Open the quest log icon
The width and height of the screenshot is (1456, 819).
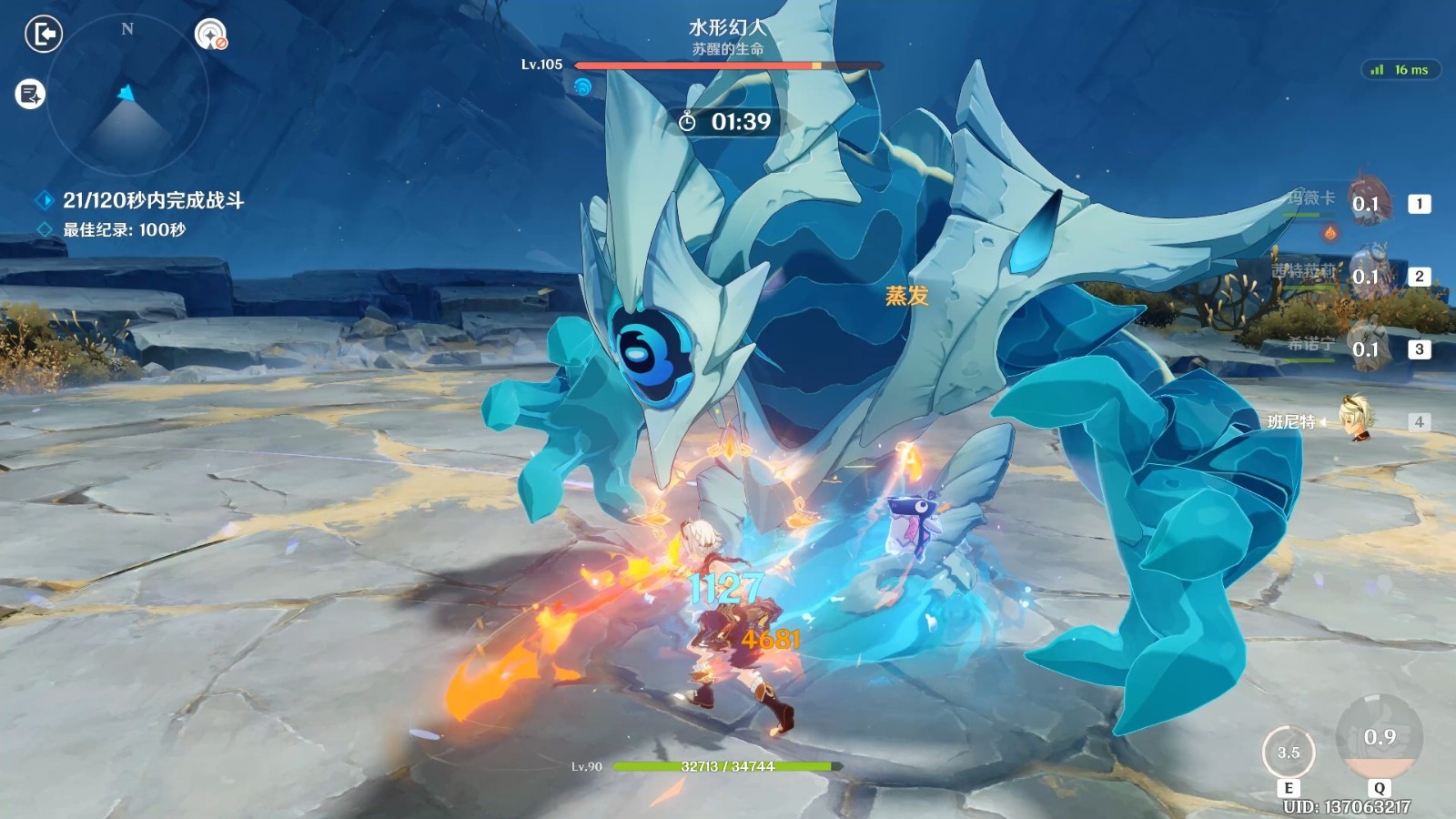click(x=30, y=94)
